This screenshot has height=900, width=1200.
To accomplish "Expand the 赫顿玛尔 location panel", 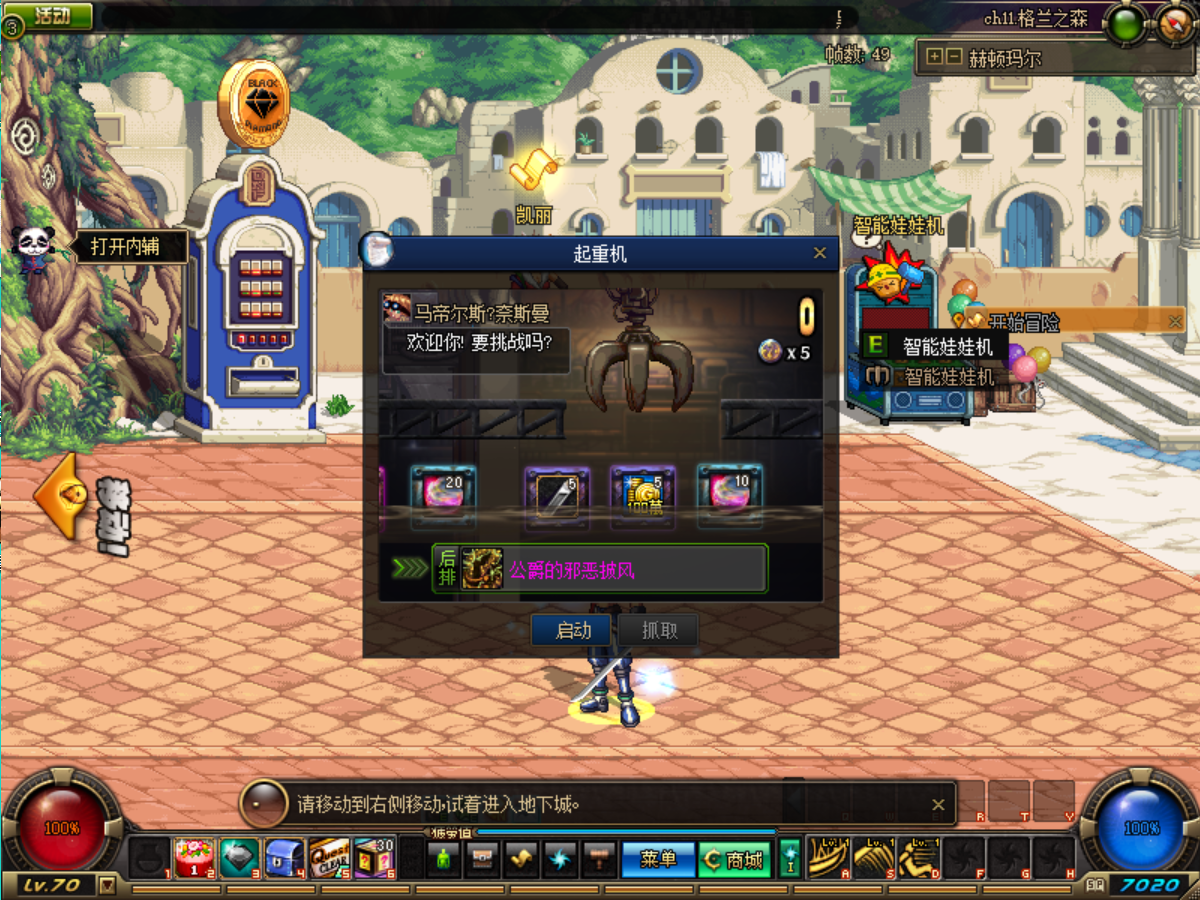I will coord(935,57).
